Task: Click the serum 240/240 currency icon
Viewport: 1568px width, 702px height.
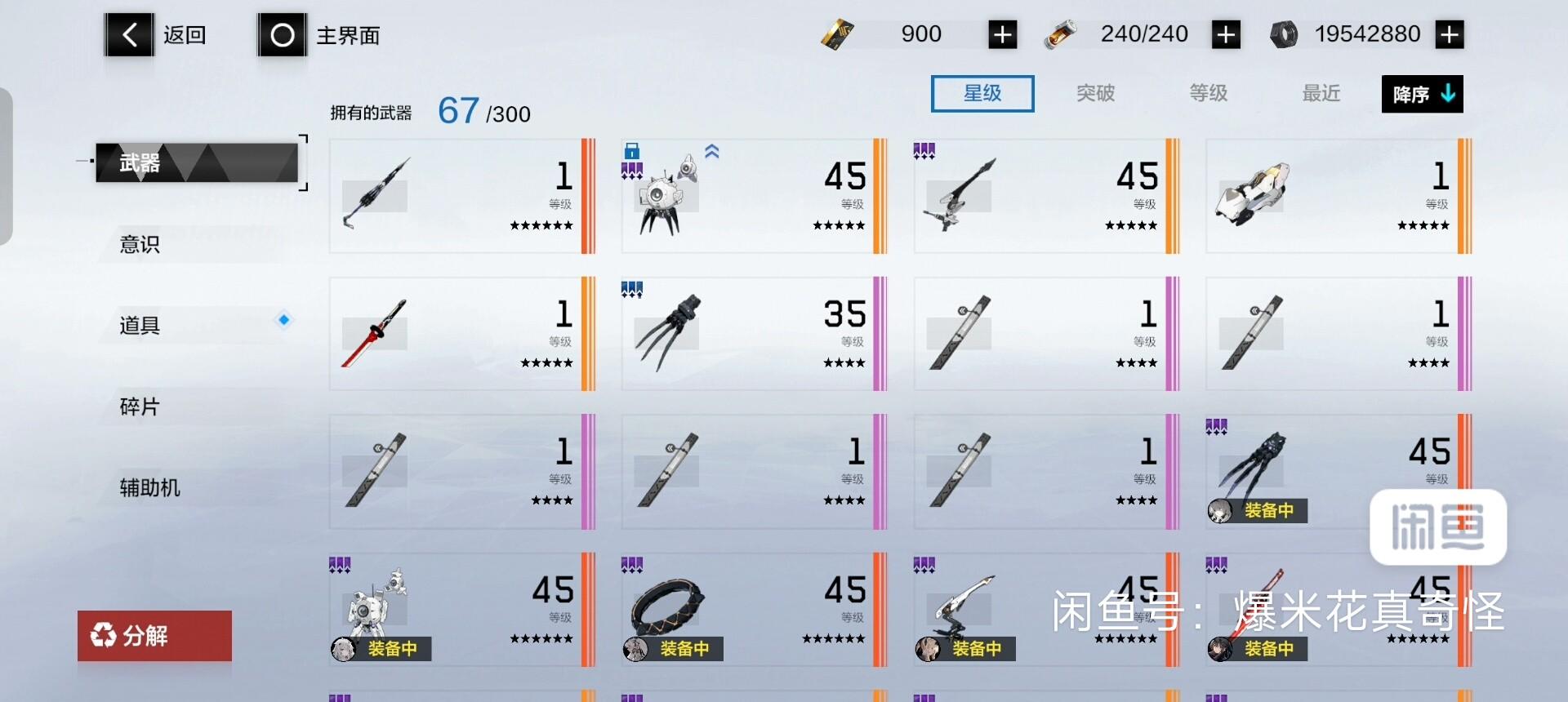Action: pyautogui.click(x=1060, y=34)
